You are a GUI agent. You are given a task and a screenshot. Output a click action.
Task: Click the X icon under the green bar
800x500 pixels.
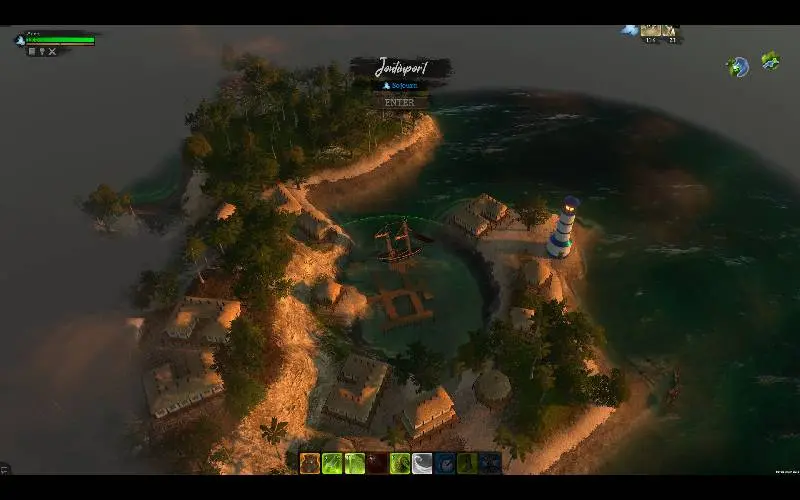click(x=53, y=51)
